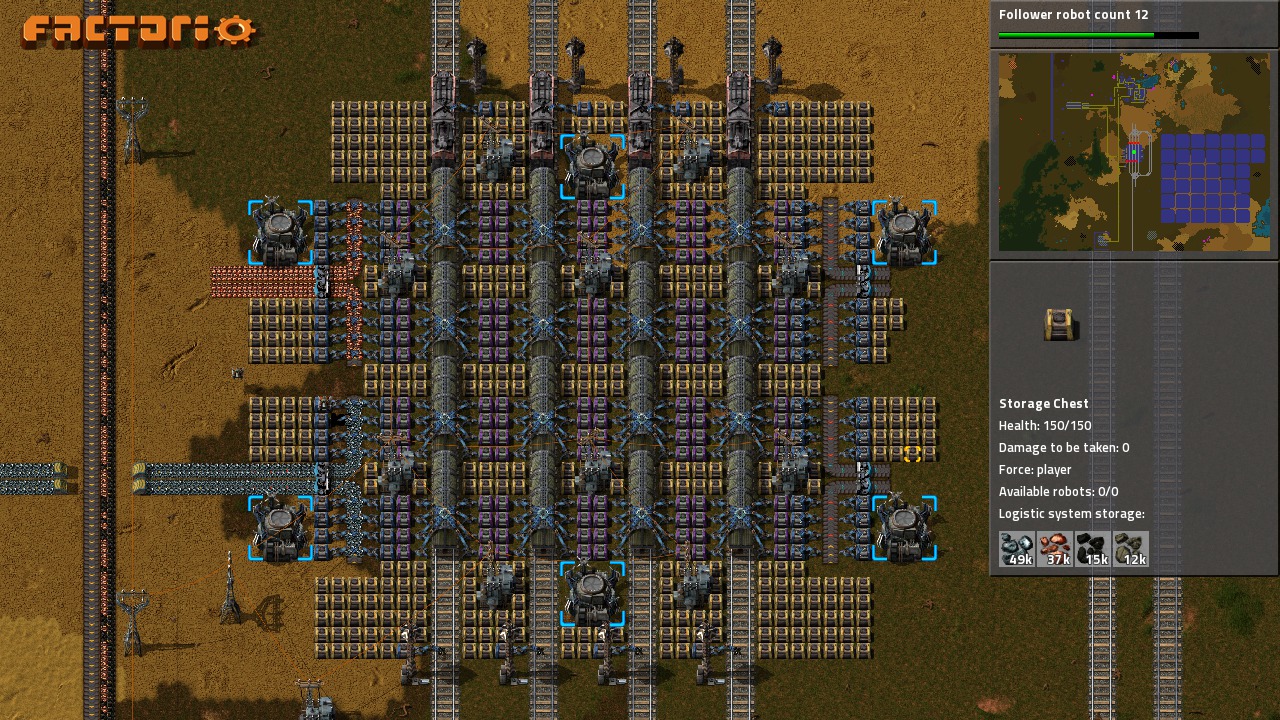Select the yellow-marked storage chest in the grid
1280x720 pixels.
coord(912,454)
